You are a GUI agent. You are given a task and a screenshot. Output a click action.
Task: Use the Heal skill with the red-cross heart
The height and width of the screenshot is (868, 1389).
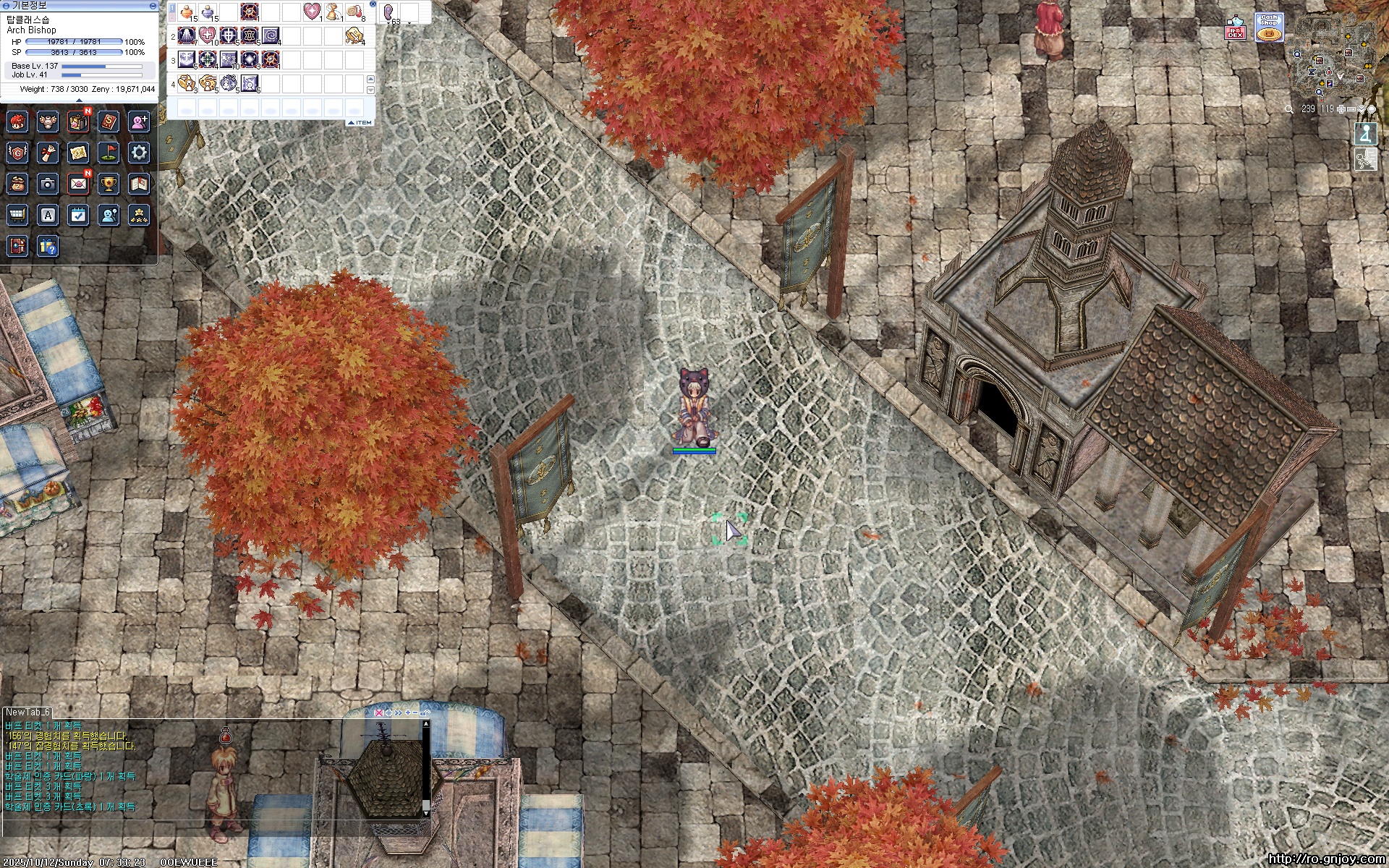coord(208,35)
